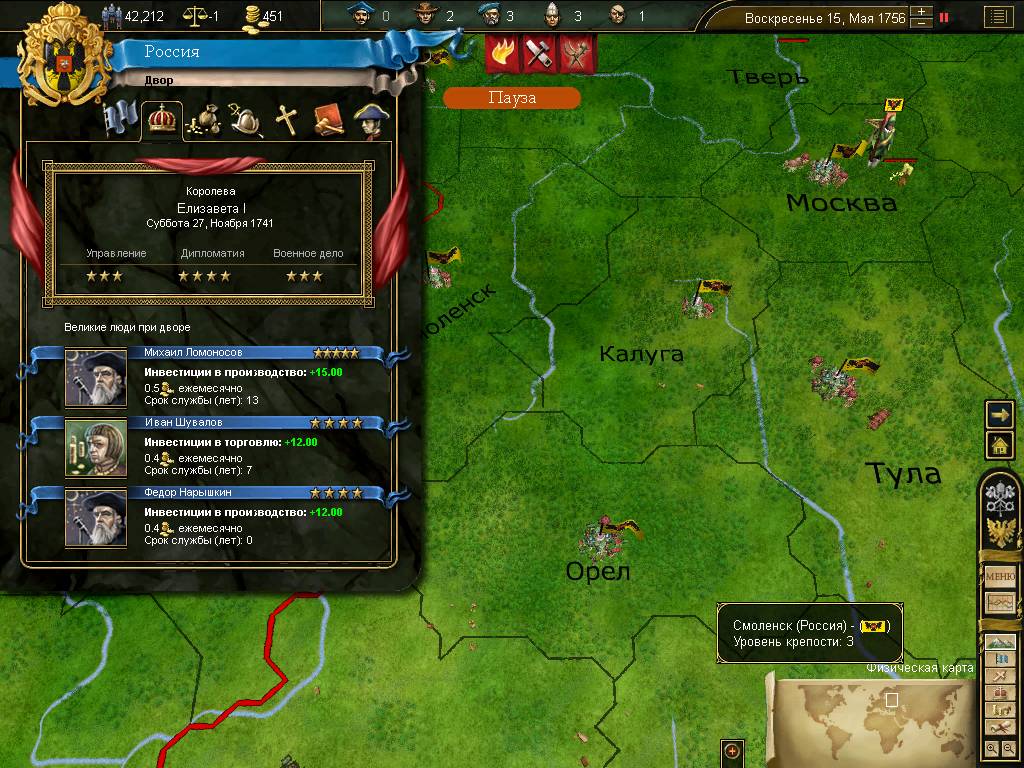Switch to the economy tab with coin sacks

[205, 121]
